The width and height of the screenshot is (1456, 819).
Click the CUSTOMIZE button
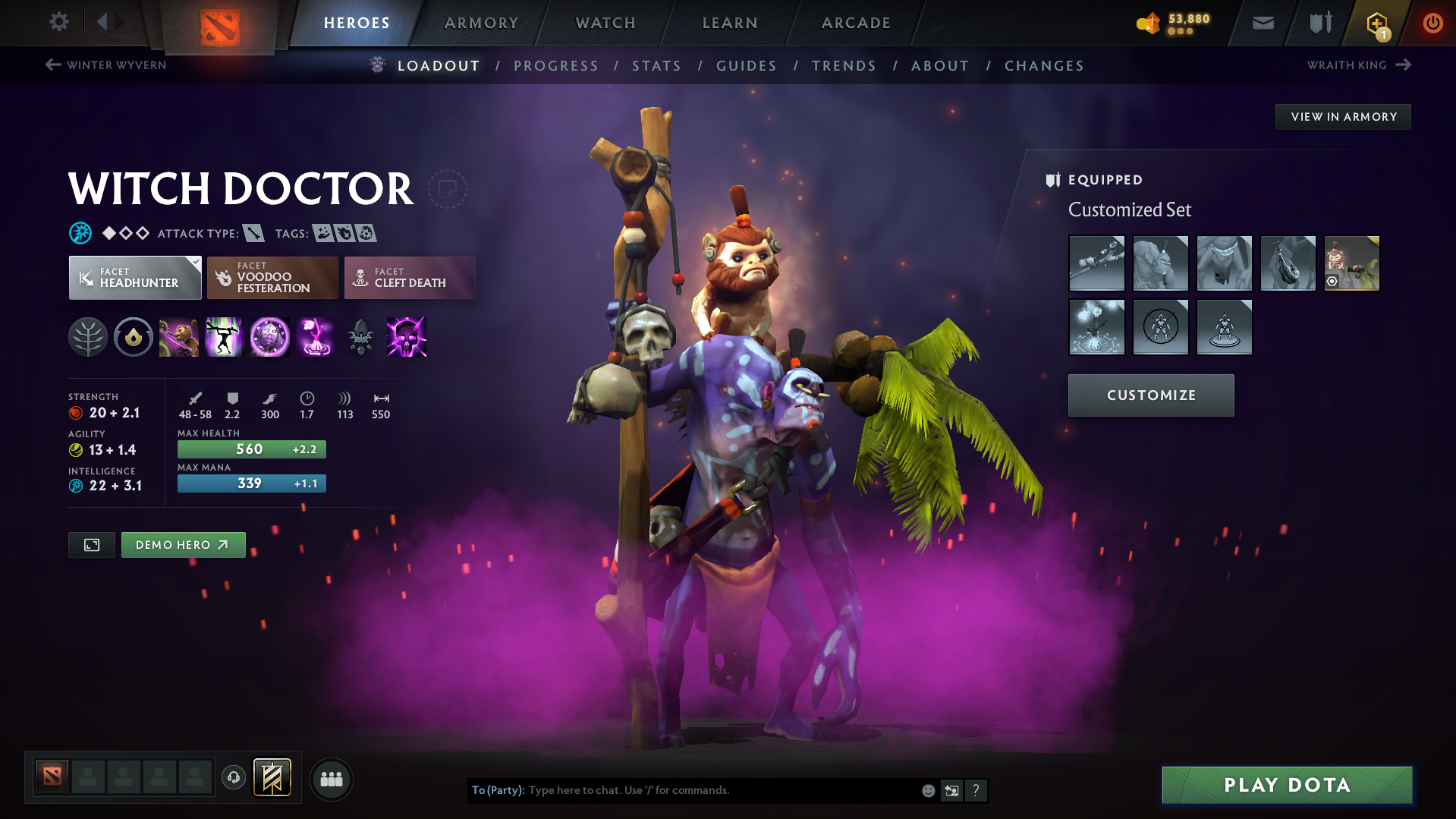point(1150,395)
